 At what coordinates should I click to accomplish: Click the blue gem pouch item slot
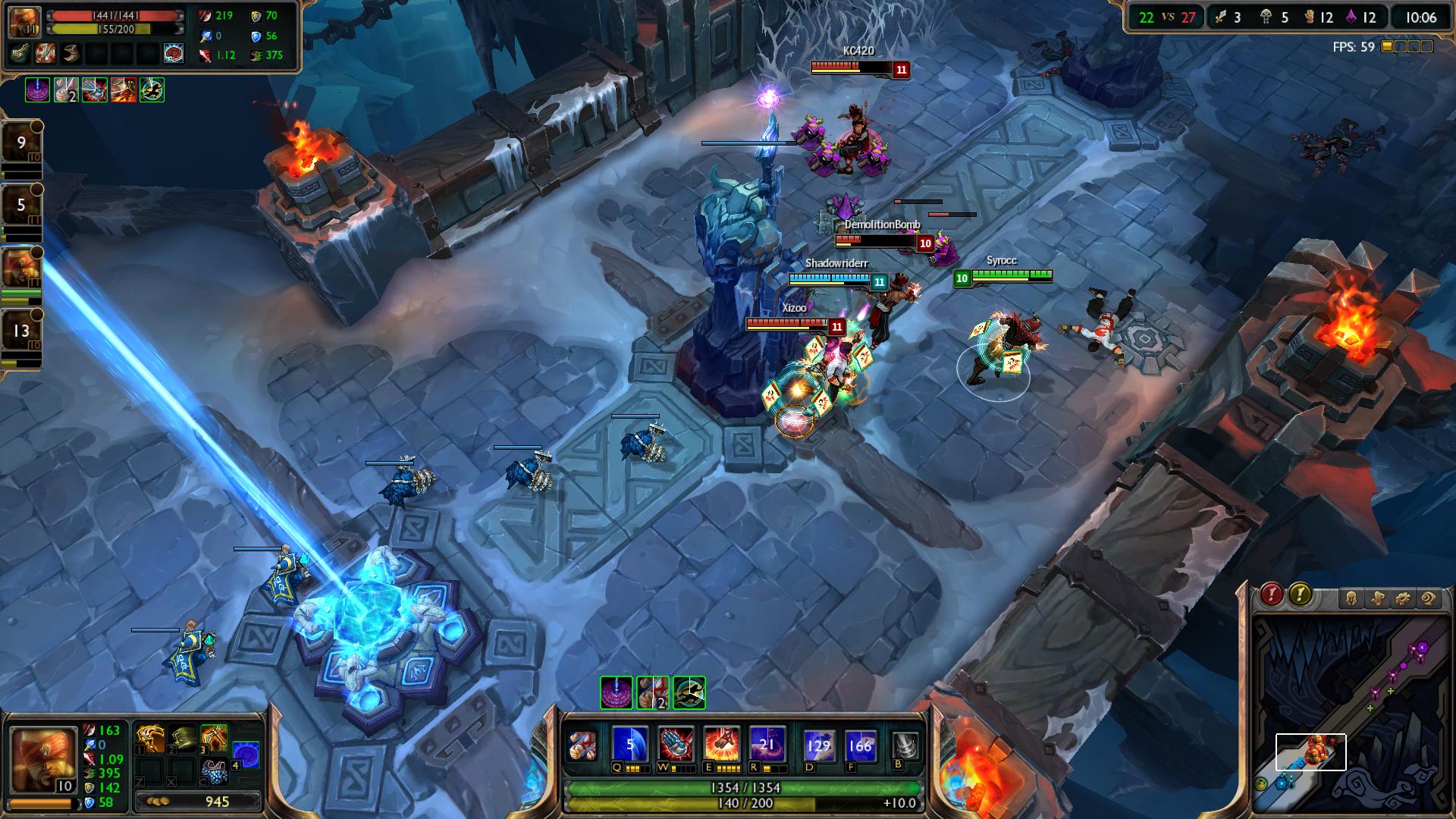tap(214, 771)
